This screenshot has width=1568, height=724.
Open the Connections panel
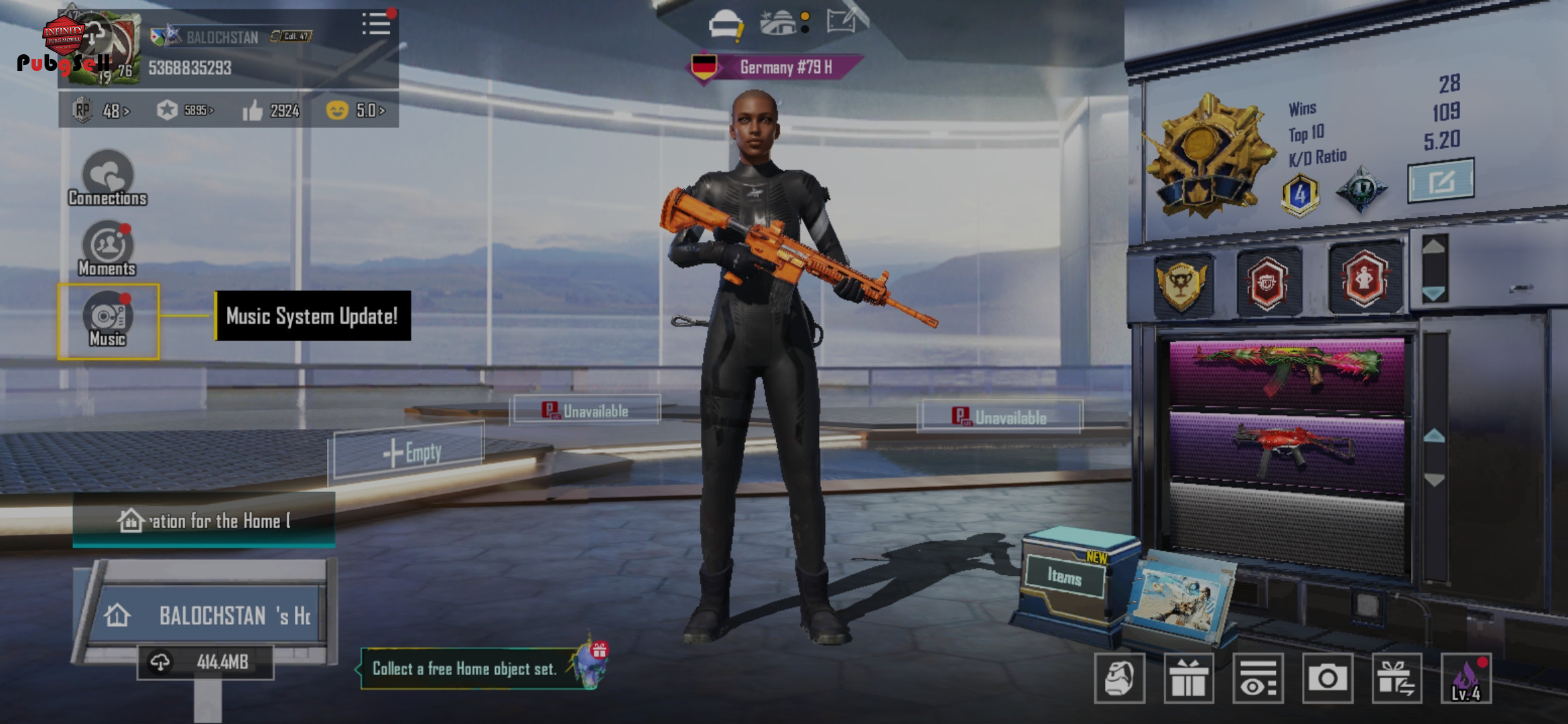[x=107, y=179]
